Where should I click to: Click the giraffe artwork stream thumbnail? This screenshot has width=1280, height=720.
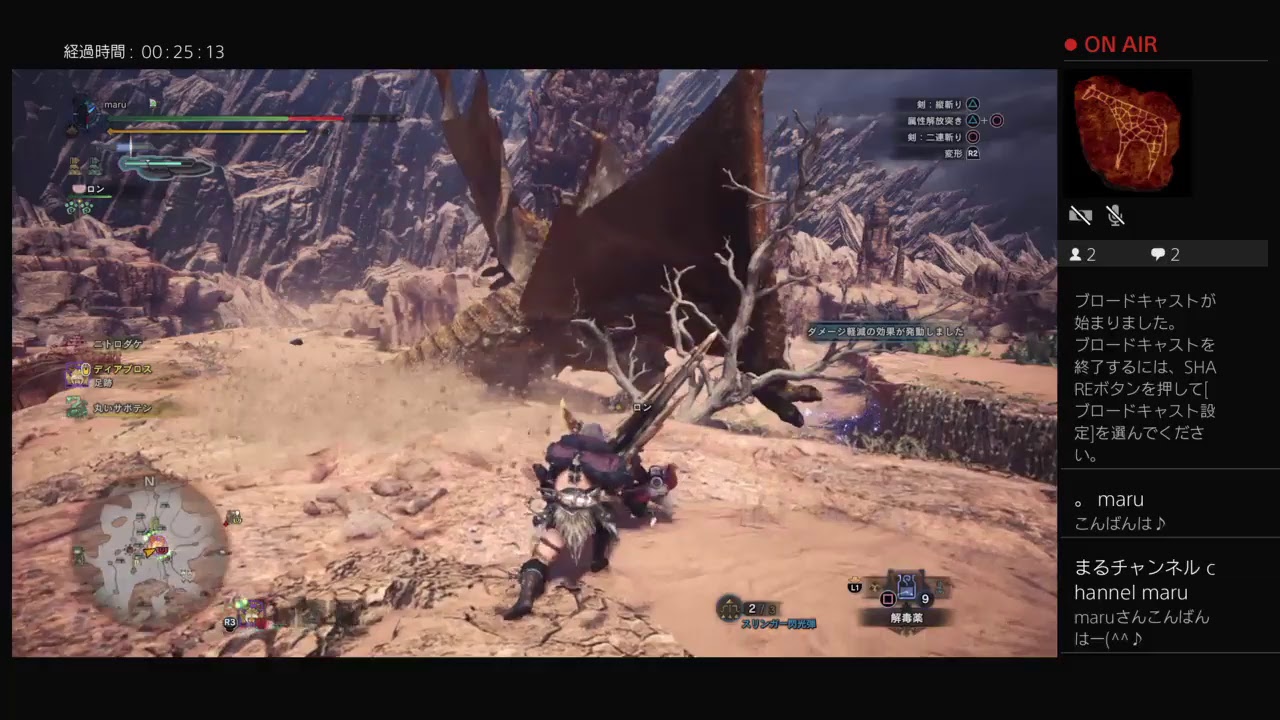1128,132
